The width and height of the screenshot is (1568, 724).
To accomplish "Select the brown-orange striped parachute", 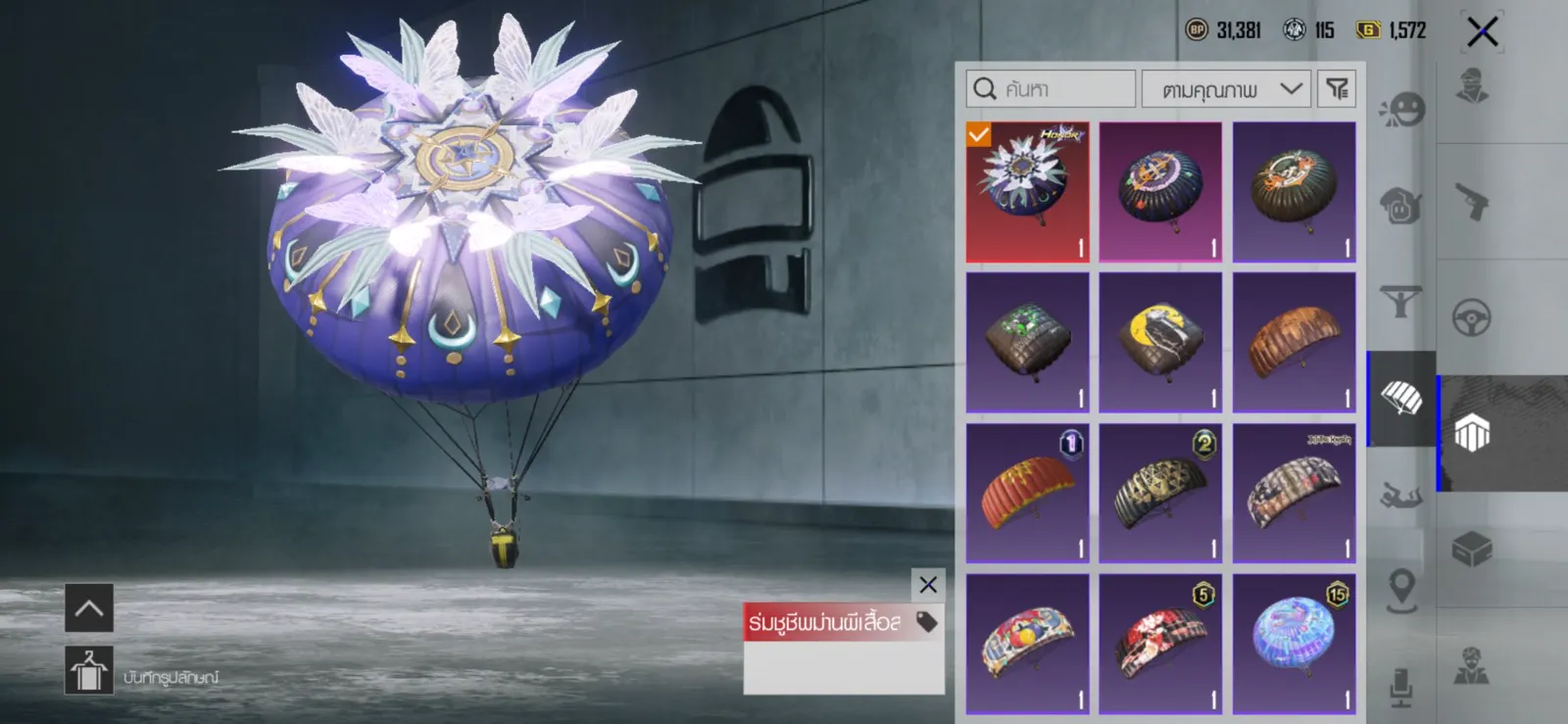I will pyautogui.click(x=1294, y=342).
